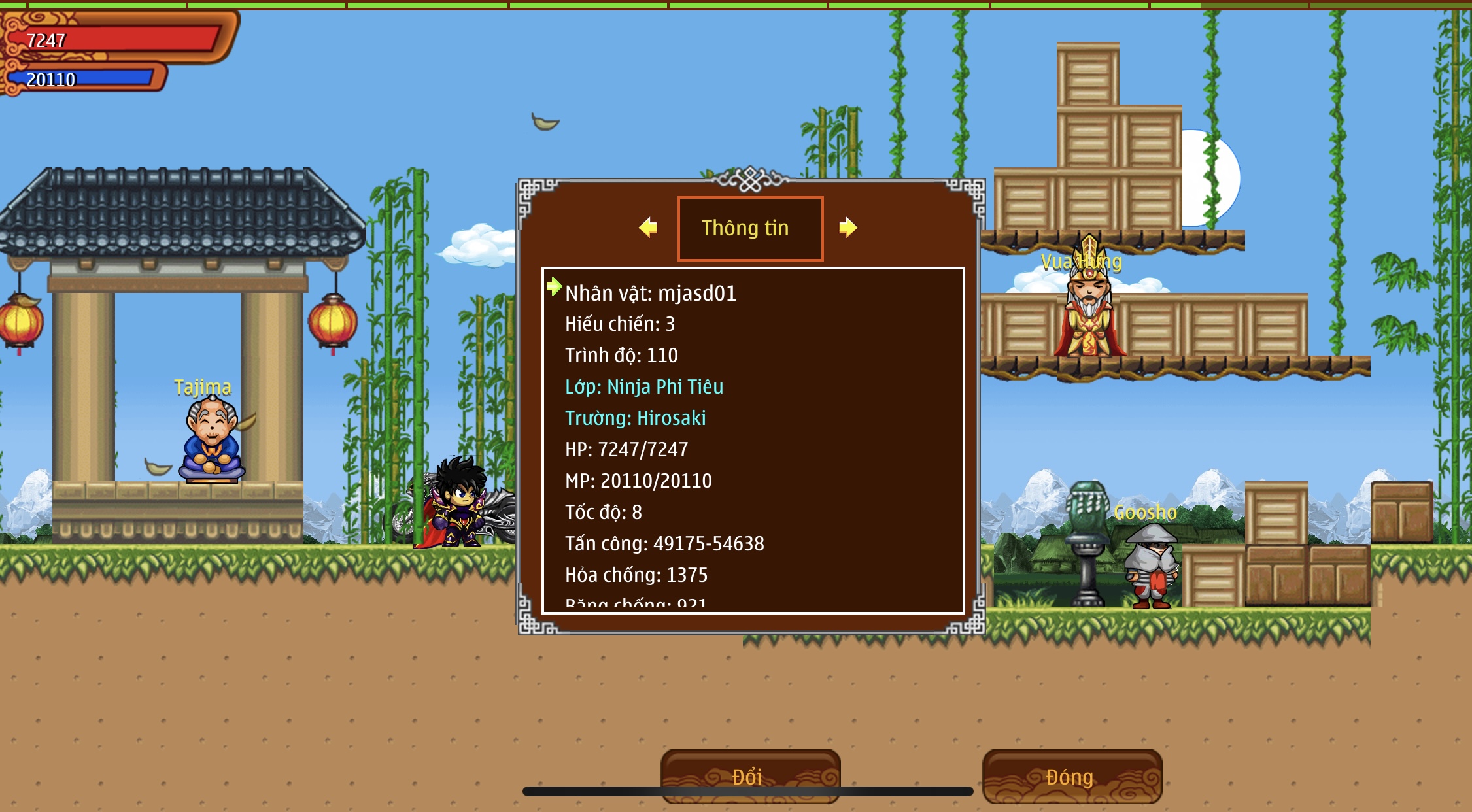Close the panel with Đóng button

(x=1071, y=776)
